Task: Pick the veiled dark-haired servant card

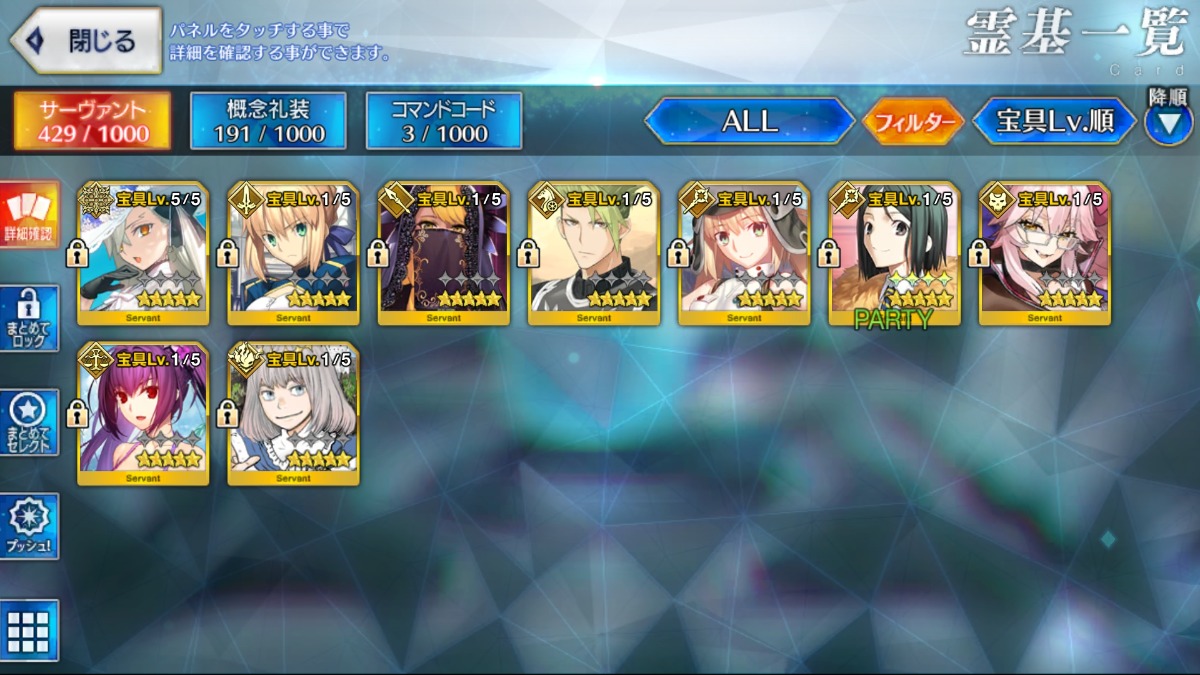Action: 443,253
